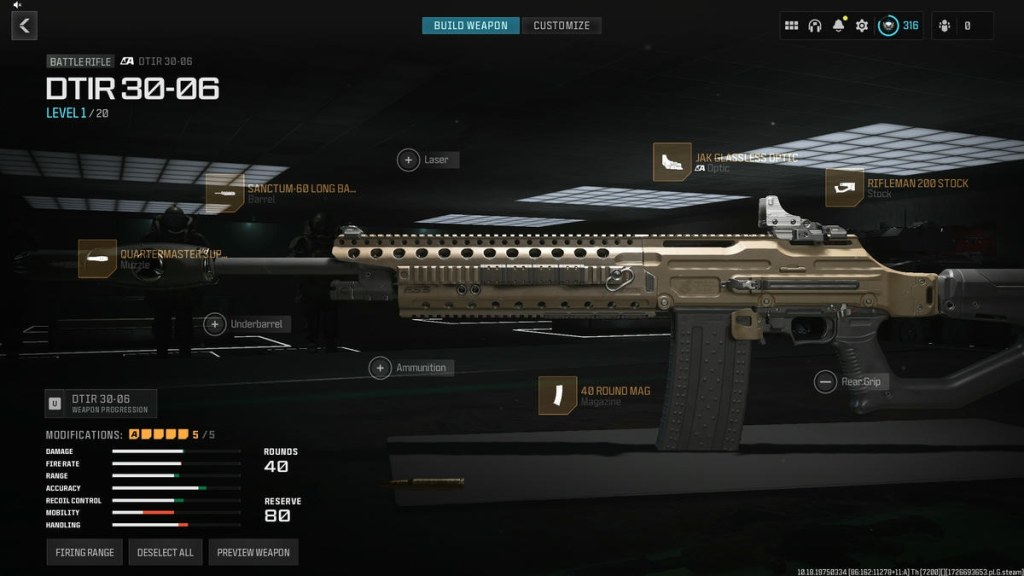Click Deselect All attachments
This screenshot has width=1024, height=576.
[166, 552]
